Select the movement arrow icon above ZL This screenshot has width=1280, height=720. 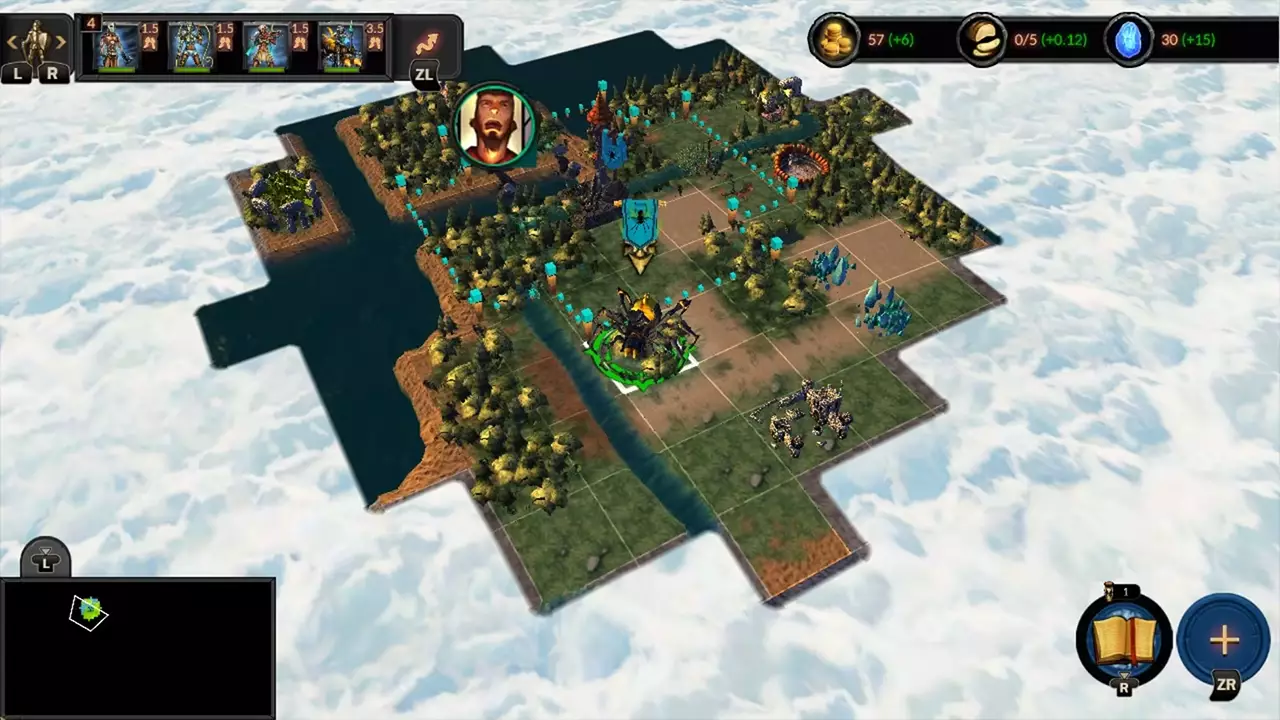click(x=429, y=42)
